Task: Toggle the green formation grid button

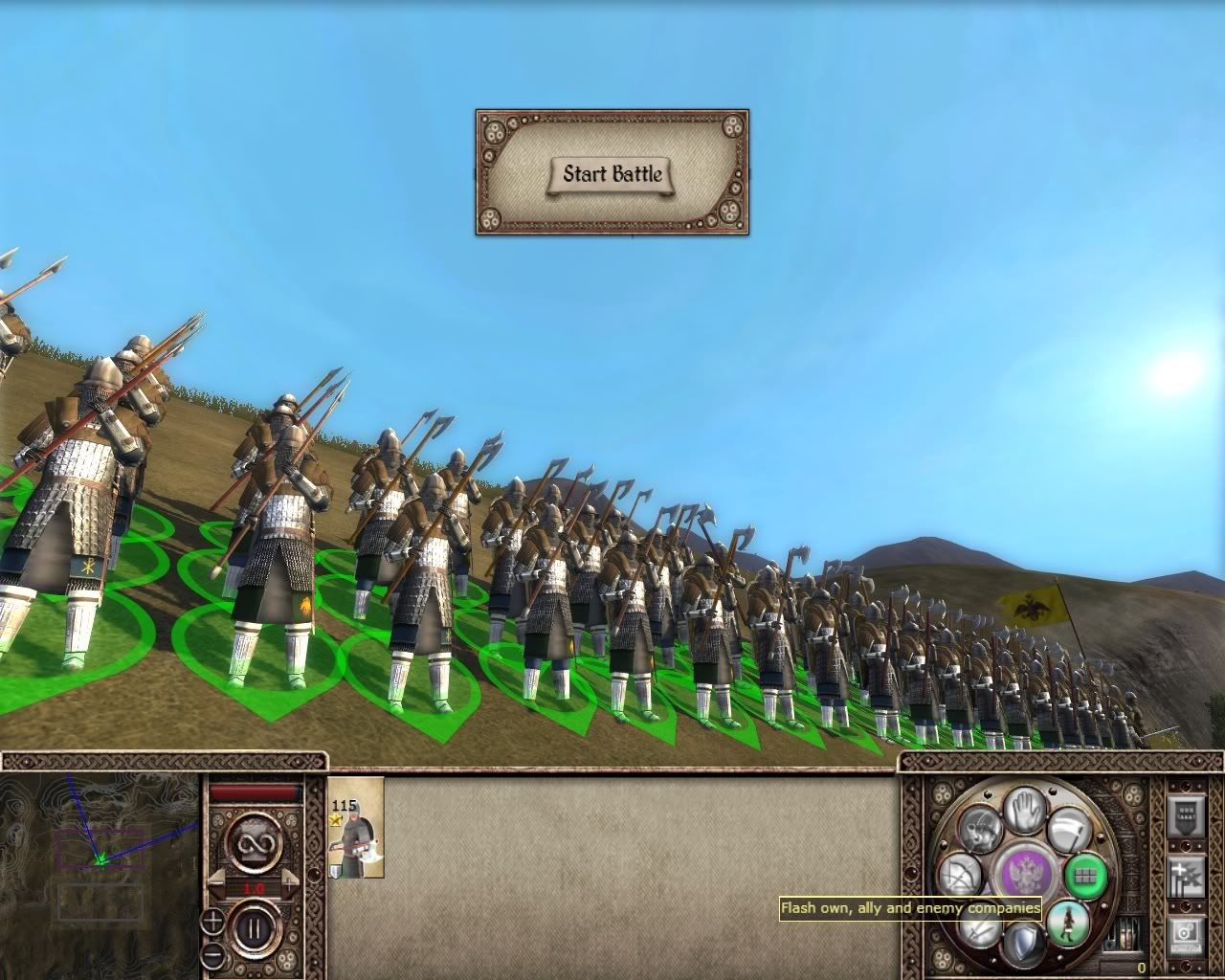Action: click(x=1084, y=875)
